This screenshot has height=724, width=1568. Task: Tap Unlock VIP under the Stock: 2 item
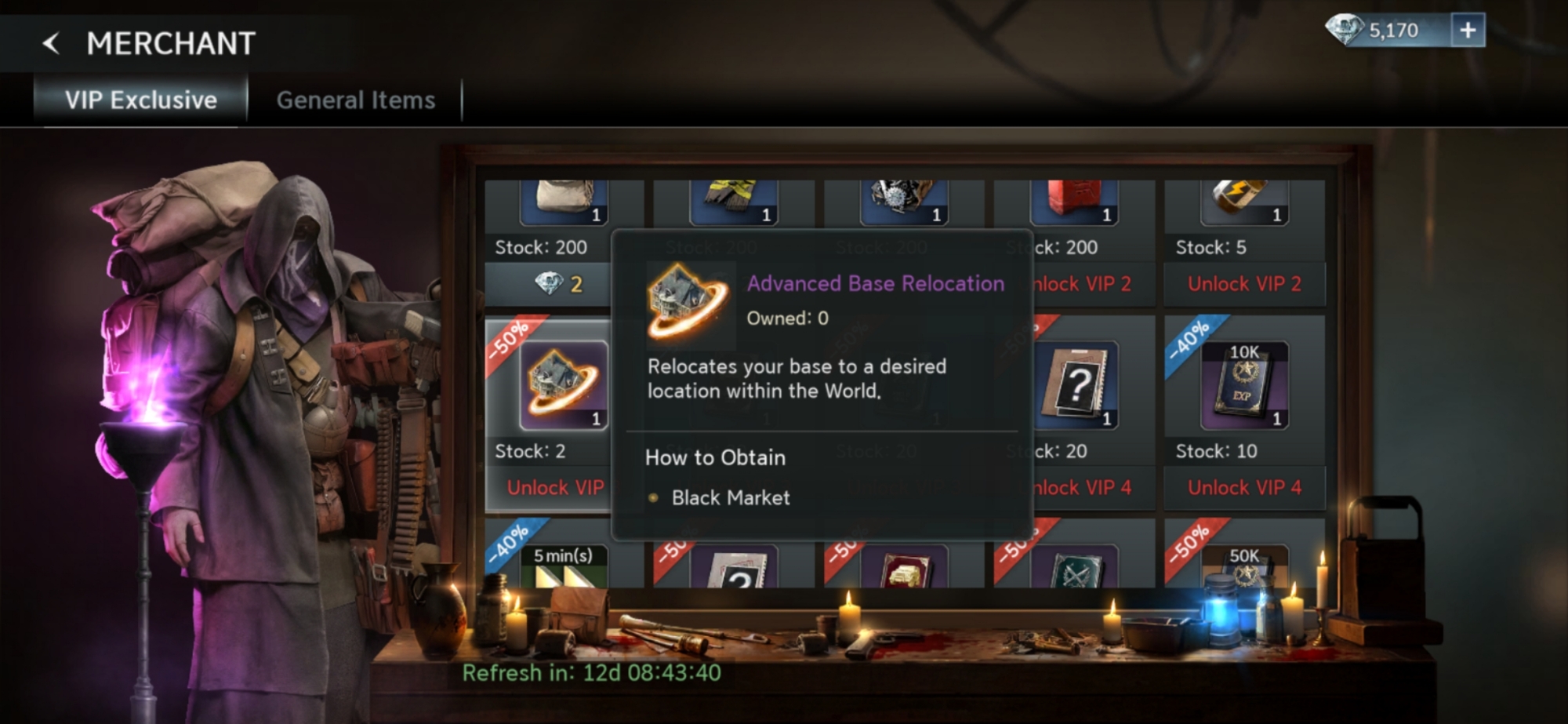tap(555, 487)
